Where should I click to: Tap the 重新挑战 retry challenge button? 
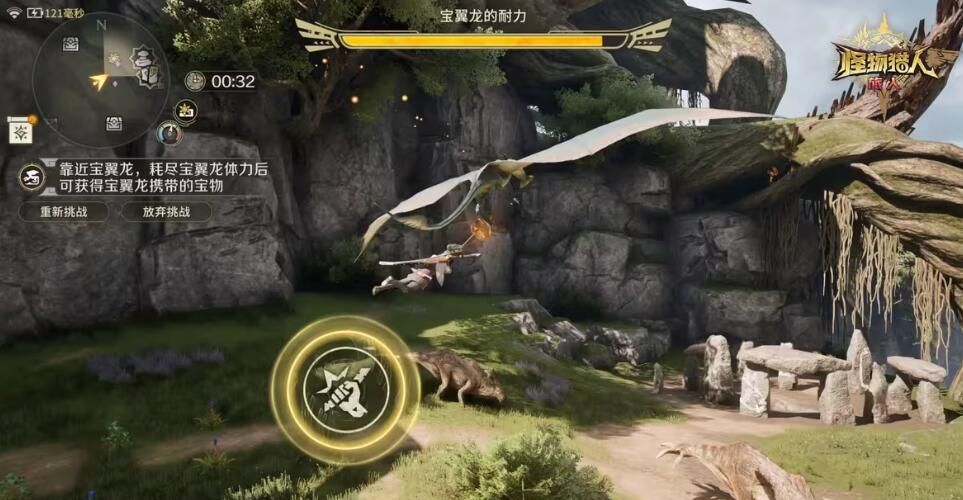pos(63,212)
